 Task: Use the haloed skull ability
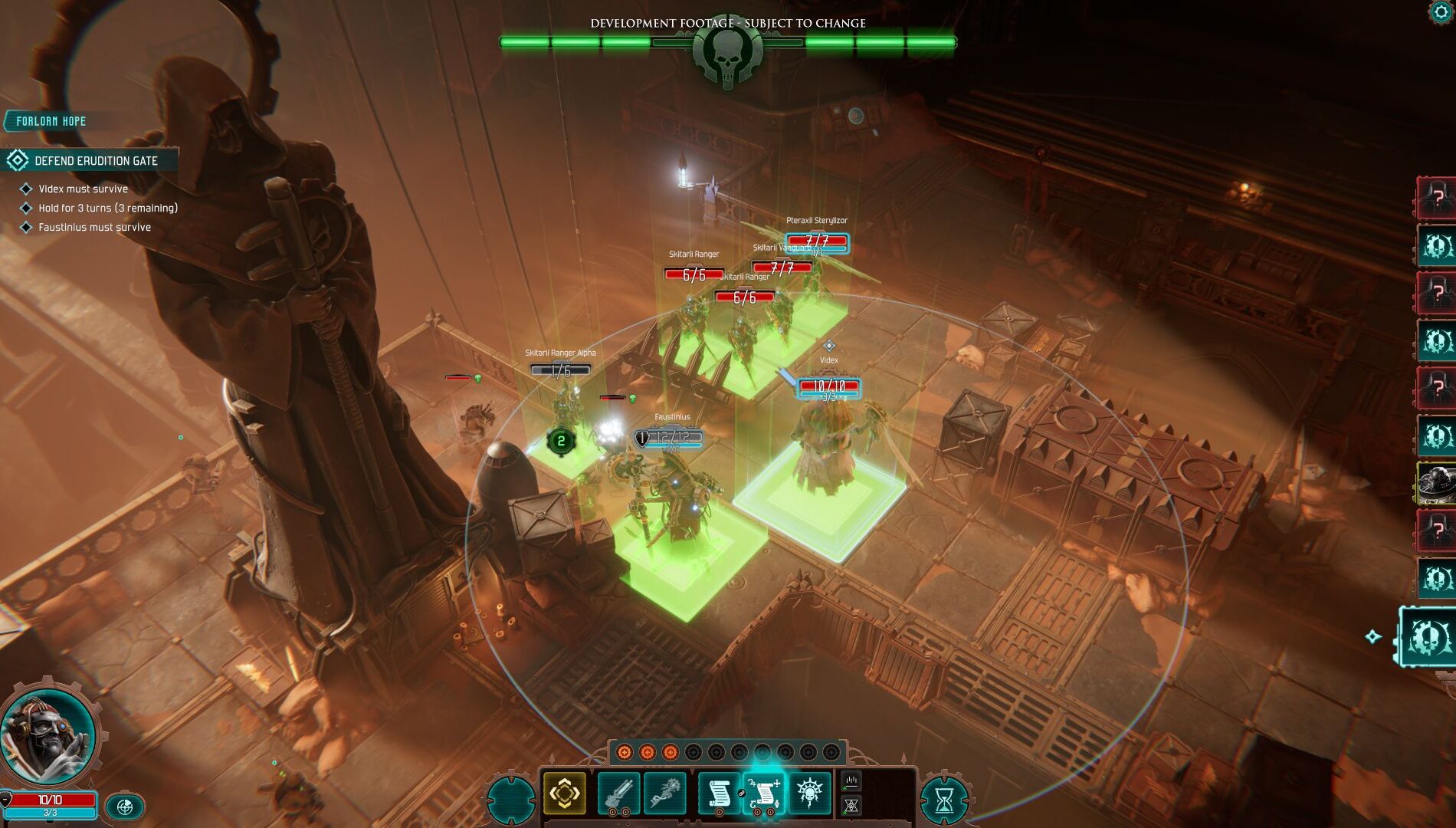coord(809,793)
